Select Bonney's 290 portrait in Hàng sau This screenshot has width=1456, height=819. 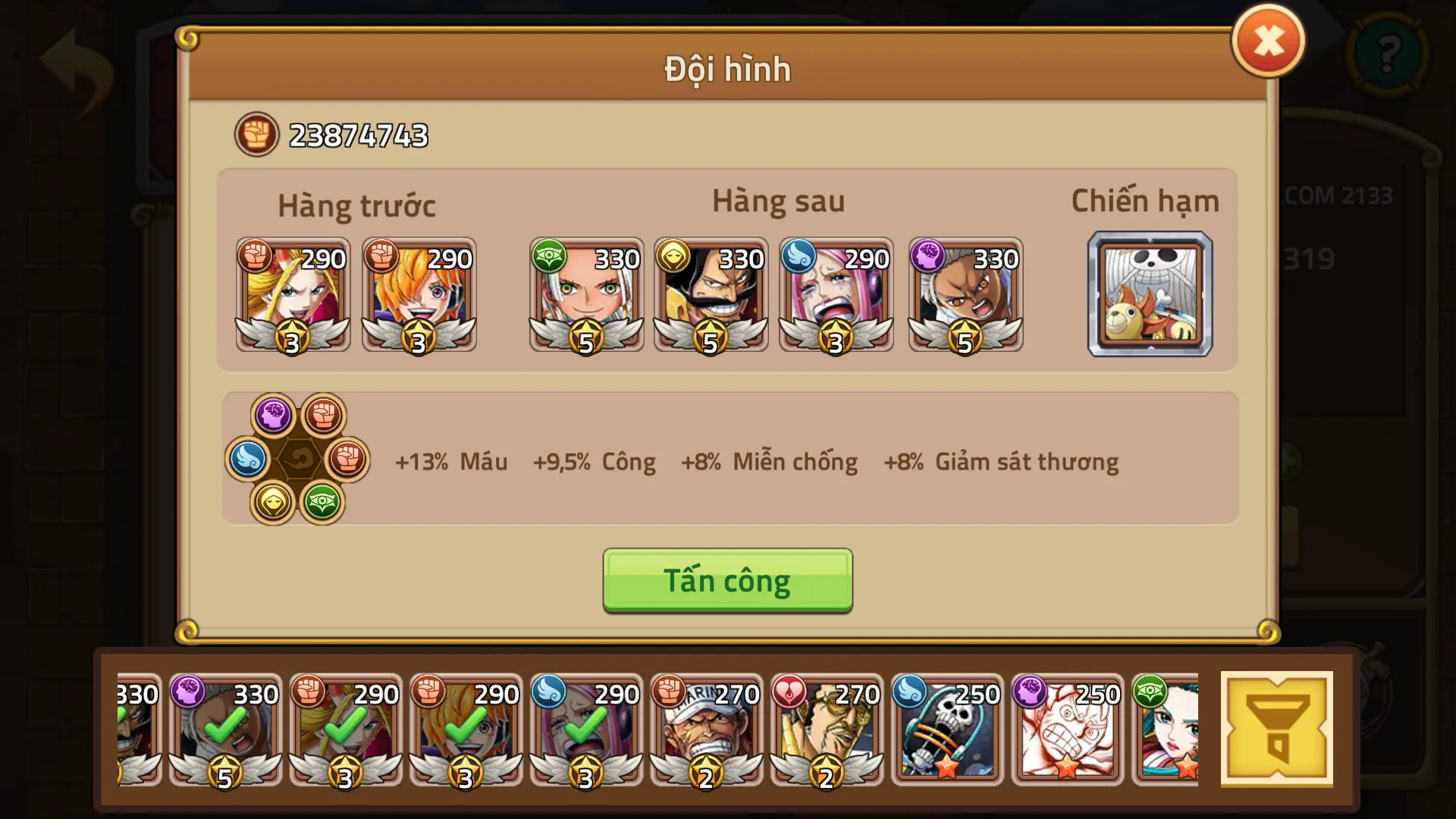point(836,294)
